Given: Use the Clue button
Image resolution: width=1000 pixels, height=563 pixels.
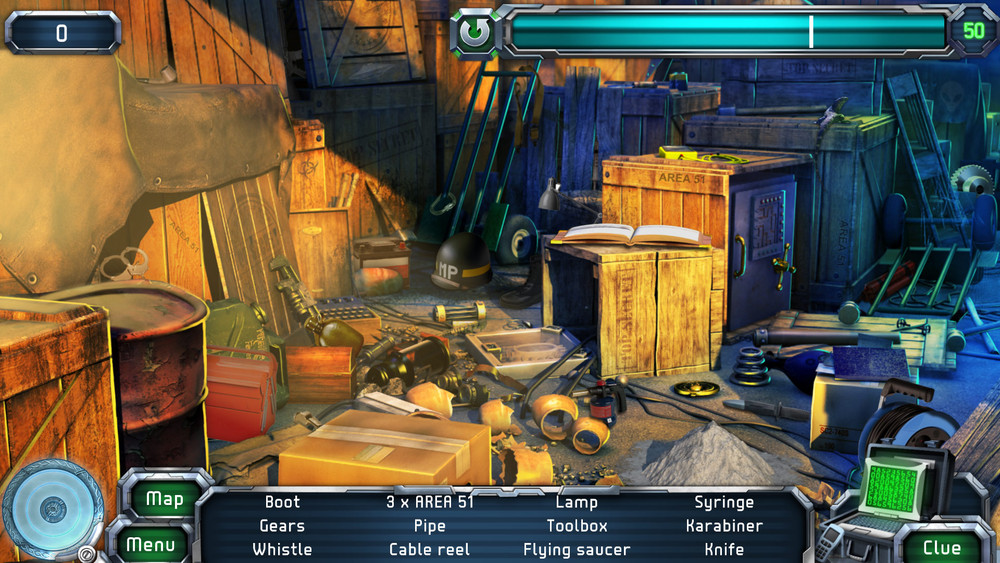Looking at the screenshot, I should point(941,547).
